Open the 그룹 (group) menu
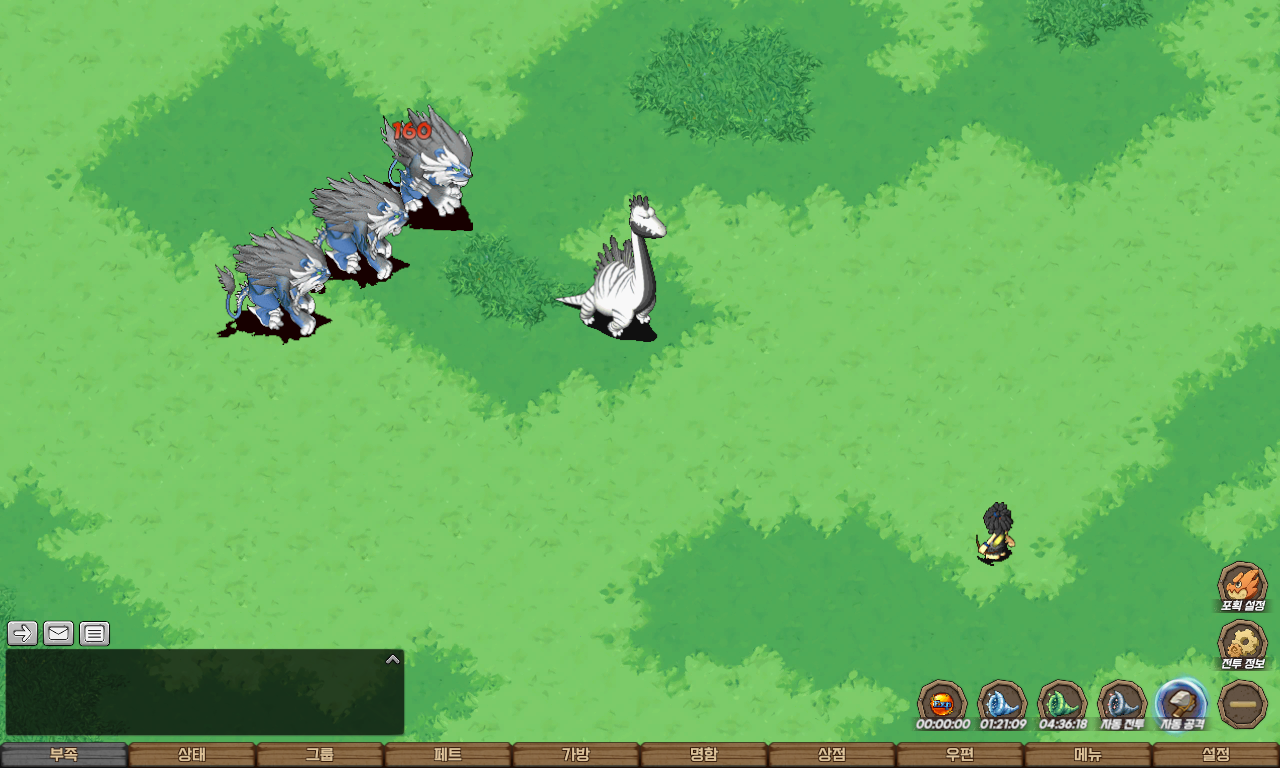The image size is (1280, 768). click(x=320, y=755)
